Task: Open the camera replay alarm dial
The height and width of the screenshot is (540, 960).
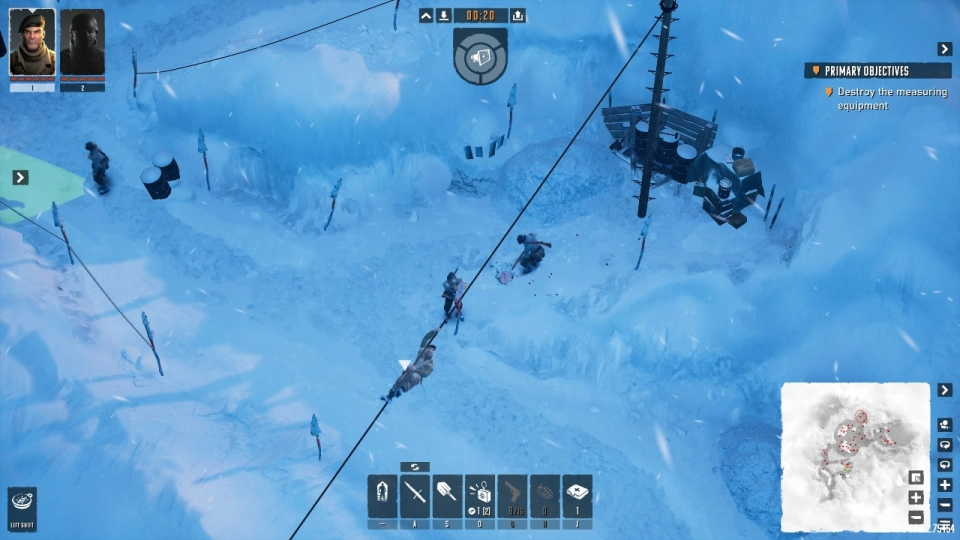Action: 480,56
